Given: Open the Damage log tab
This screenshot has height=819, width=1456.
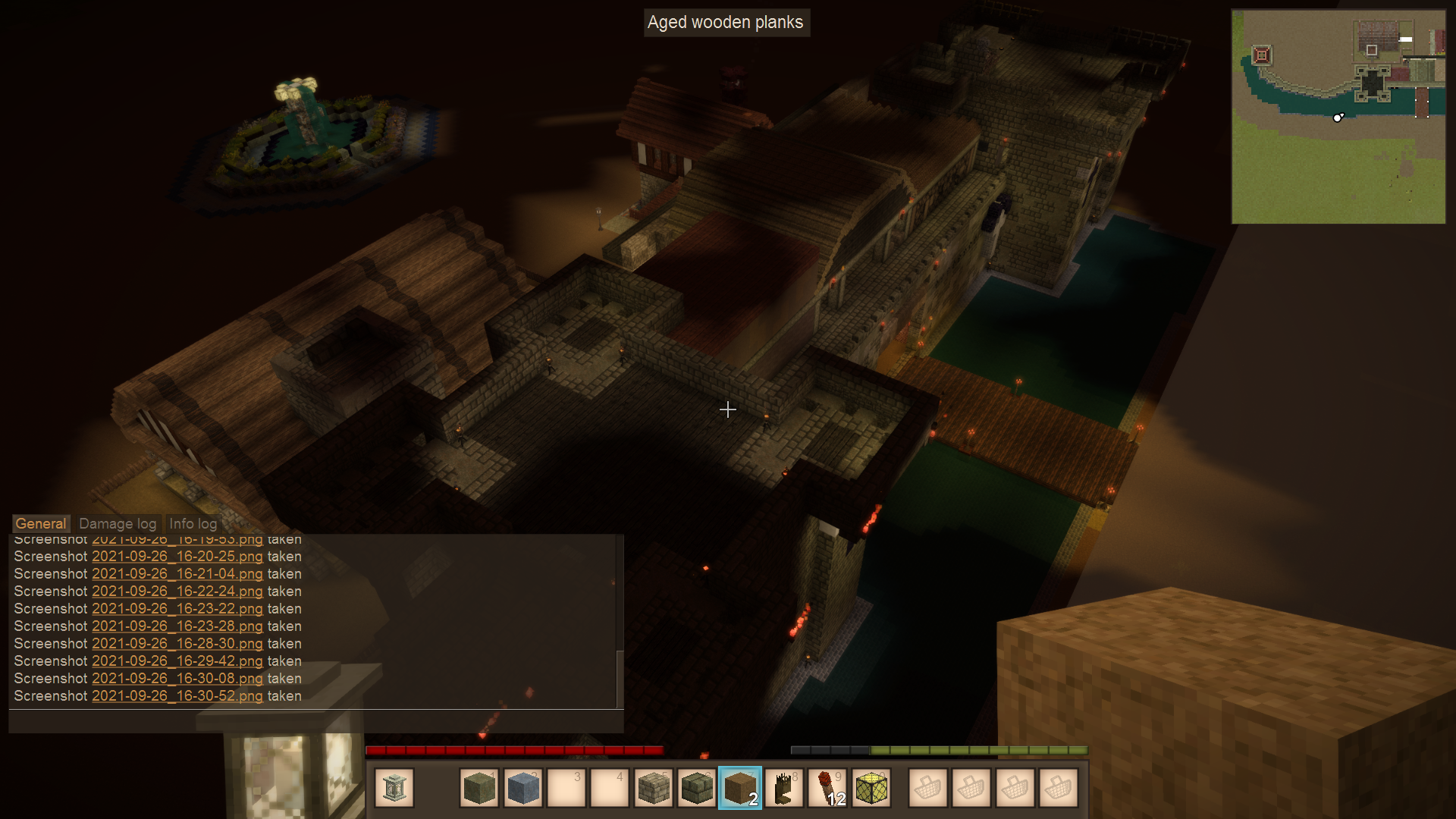Looking at the screenshot, I should [118, 524].
